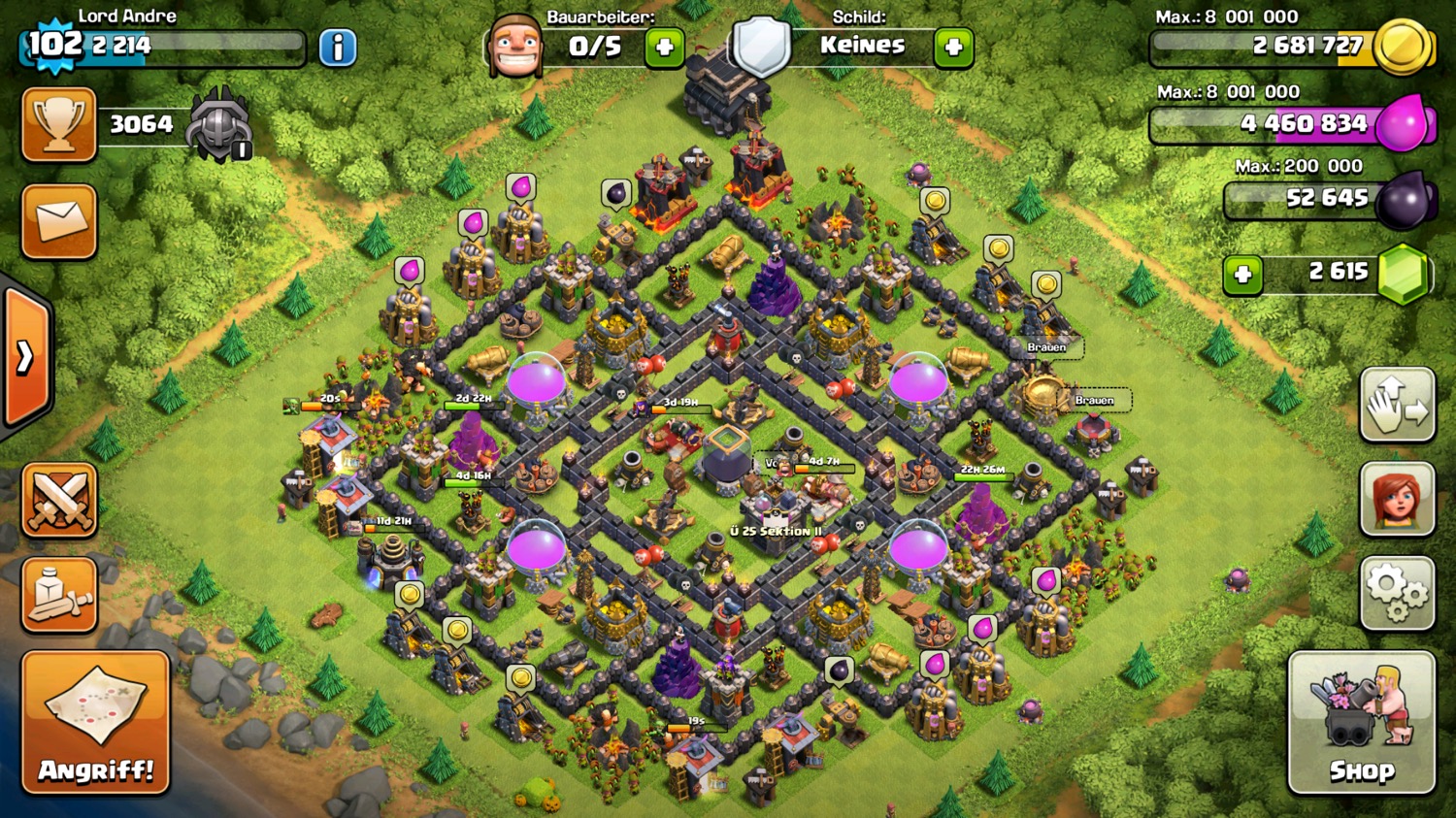Open the mailbox envelope button
This screenshot has width=1456, height=818.
(59, 221)
